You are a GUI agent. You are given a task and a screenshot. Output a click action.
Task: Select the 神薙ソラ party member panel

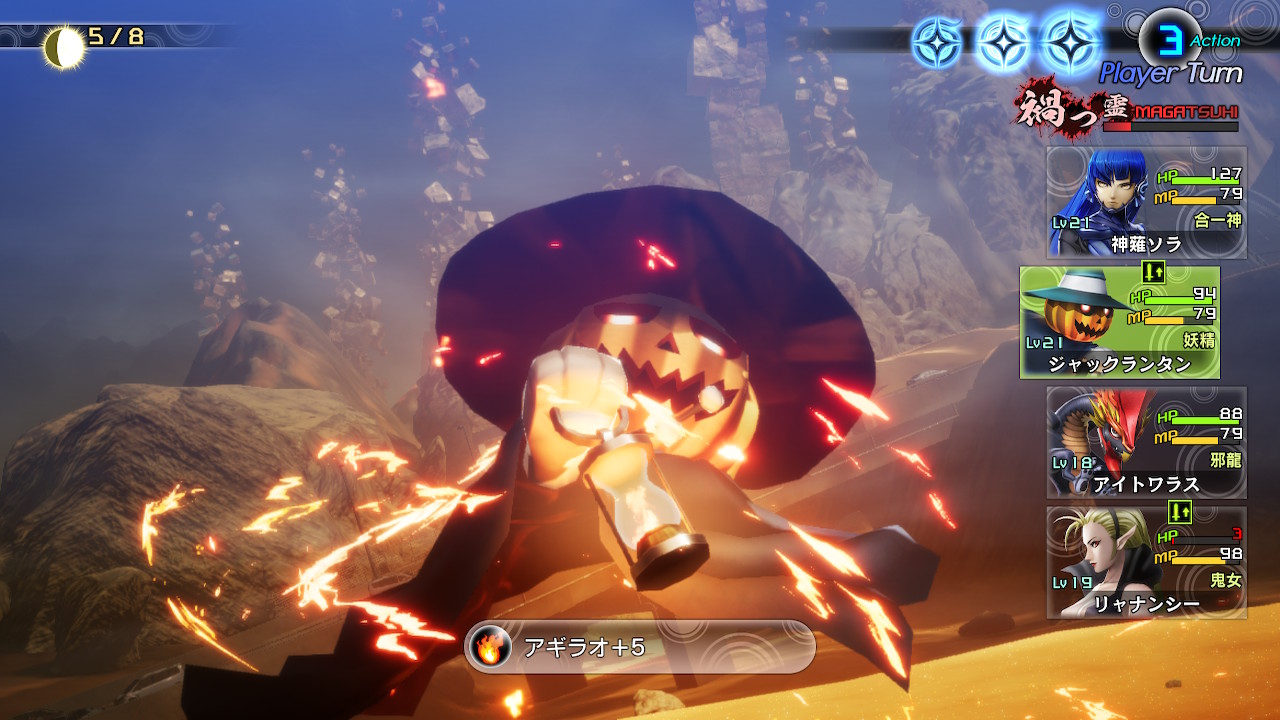(x=1146, y=203)
